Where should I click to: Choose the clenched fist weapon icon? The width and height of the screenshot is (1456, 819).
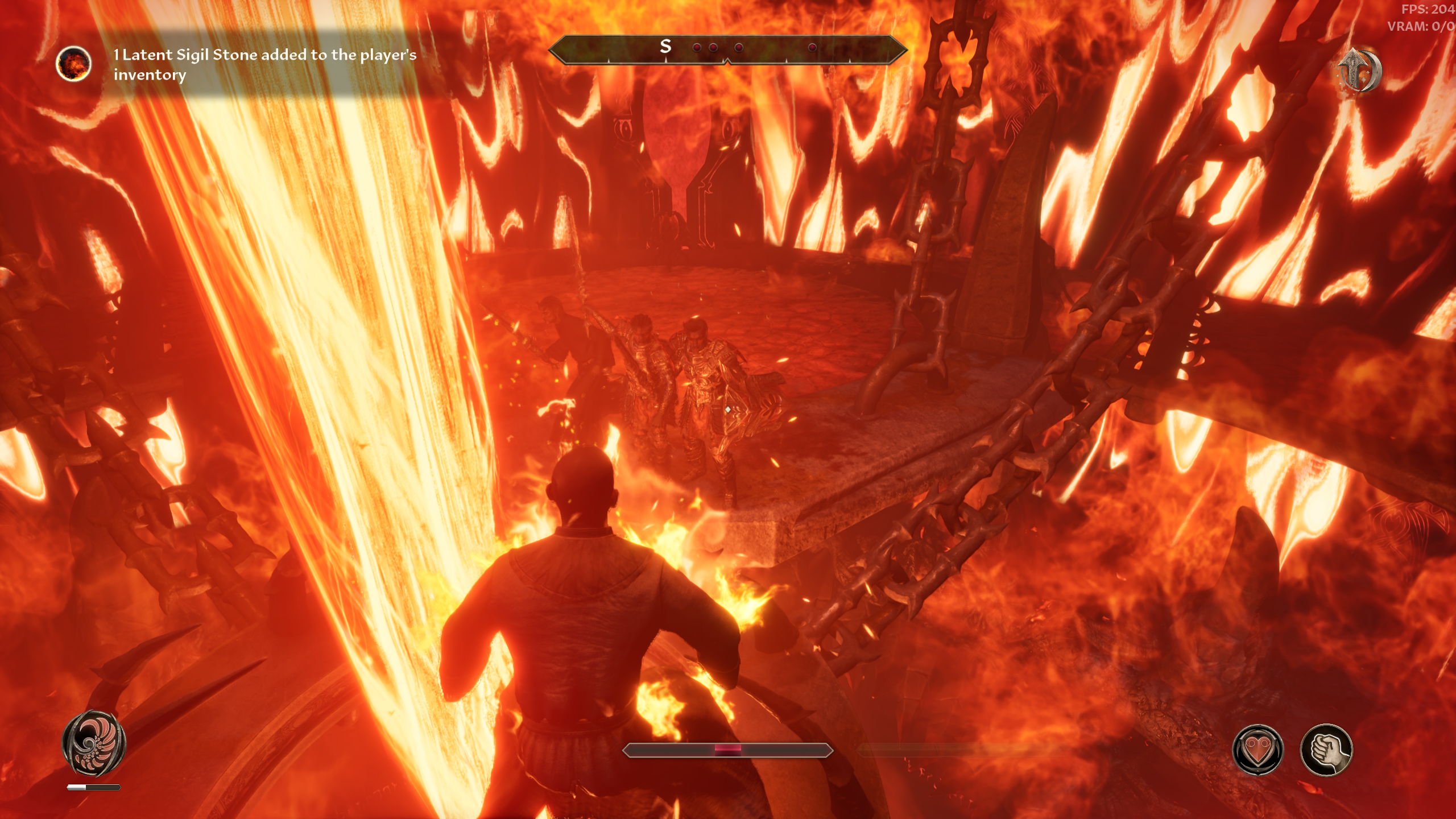[x=1326, y=750]
